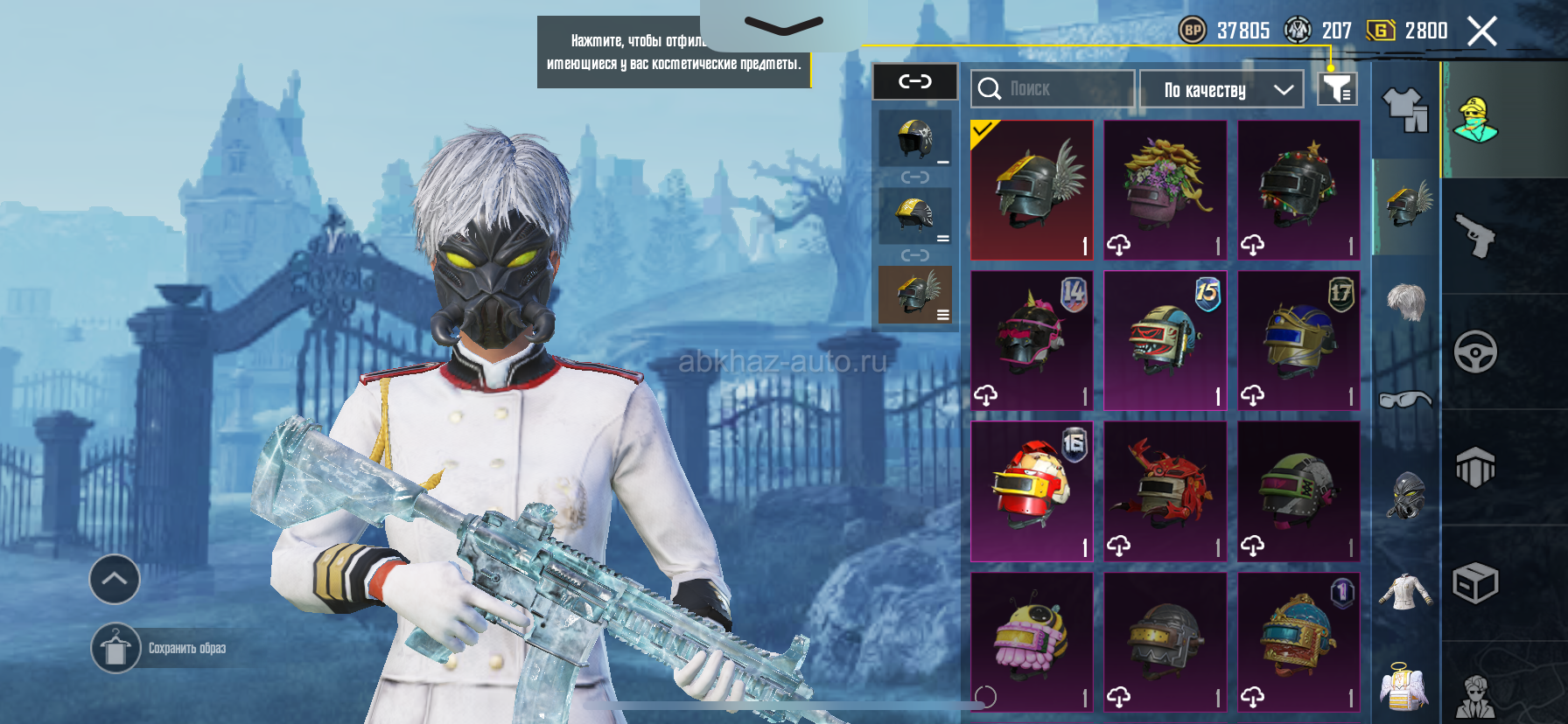
Task: Toggle the owned items filter funnel icon
Action: pyautogui.click(x=1337, y=88)
